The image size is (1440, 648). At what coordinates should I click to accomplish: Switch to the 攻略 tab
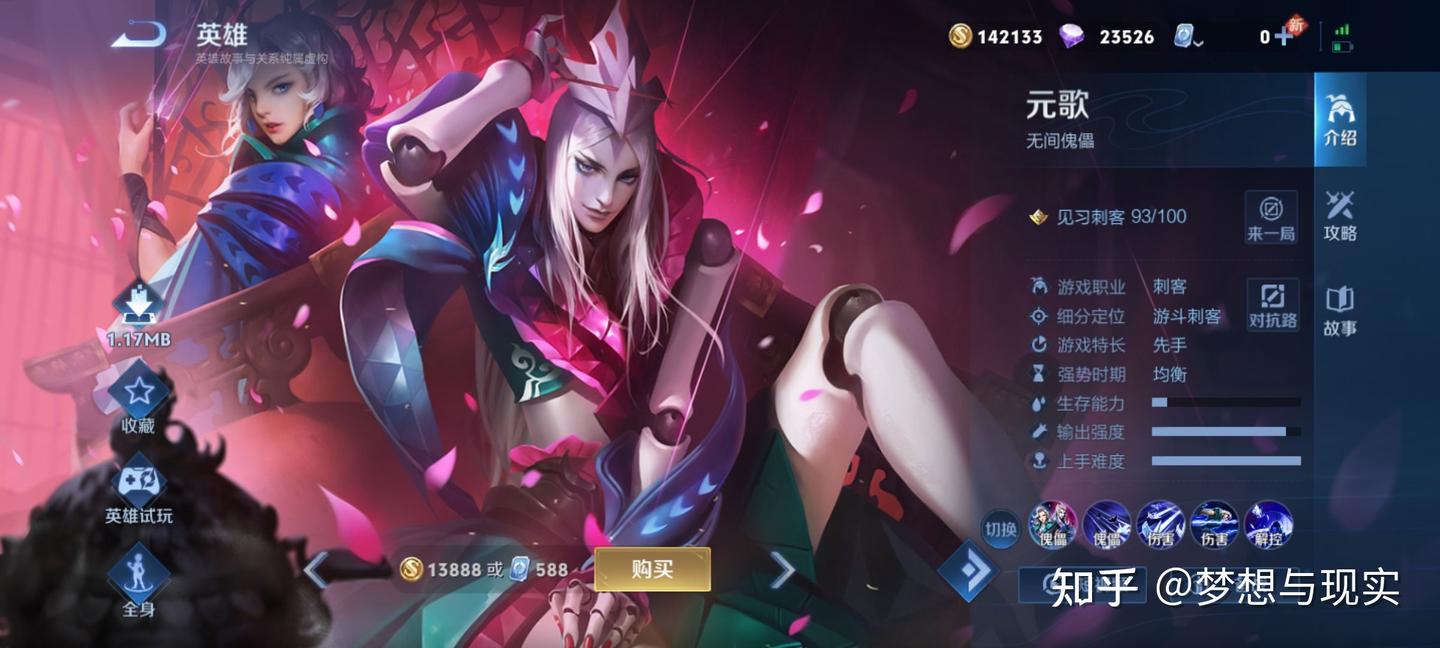(1340, 215)
